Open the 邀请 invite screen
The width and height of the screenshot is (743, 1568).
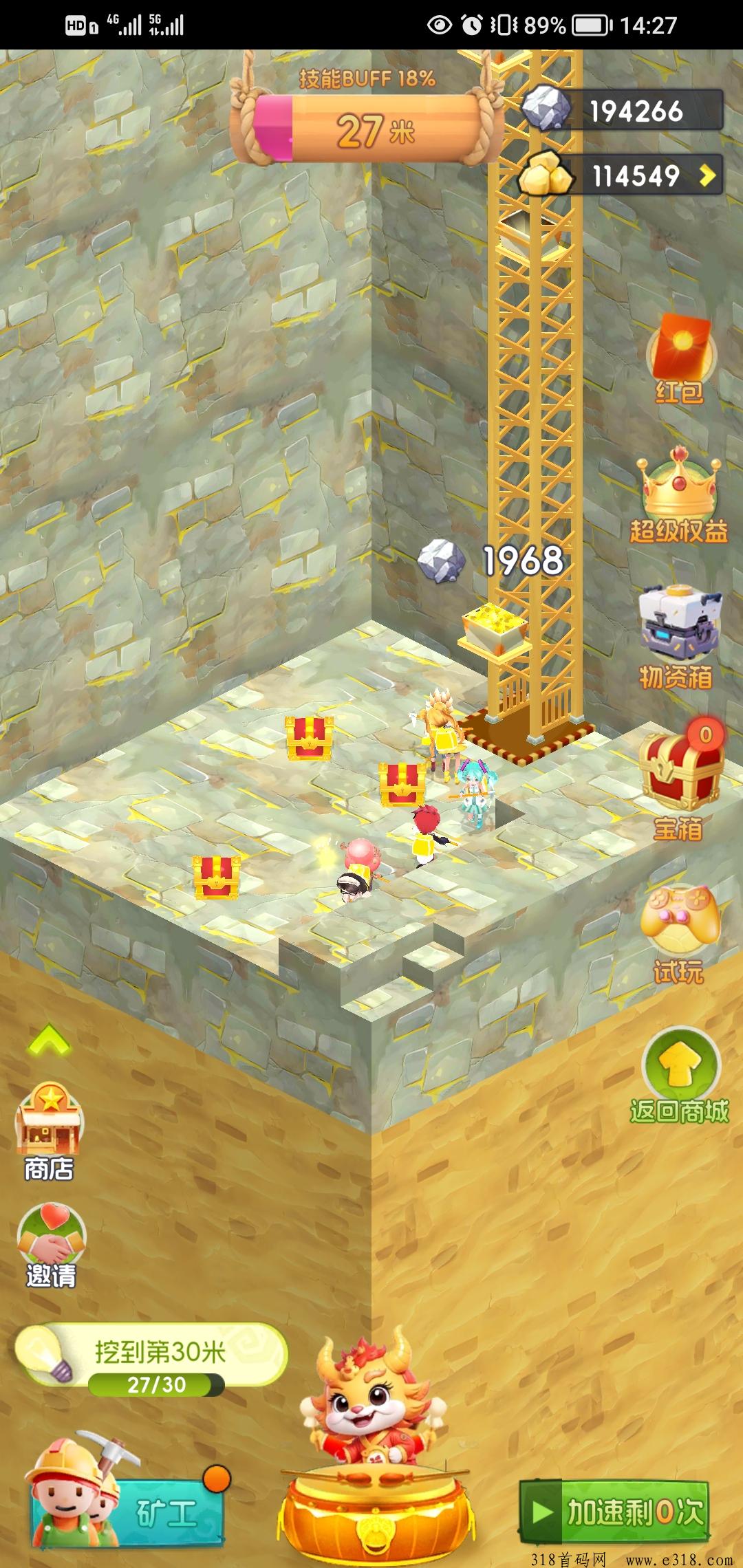(x=51, y=1246)
